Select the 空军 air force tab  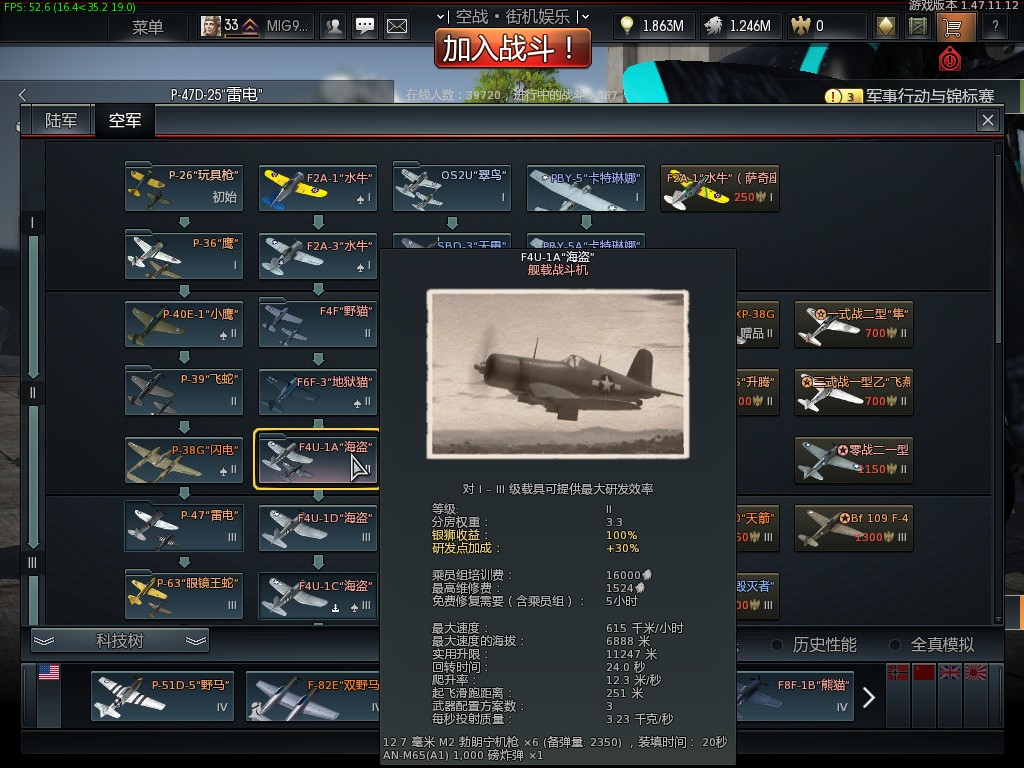point(125,121)
